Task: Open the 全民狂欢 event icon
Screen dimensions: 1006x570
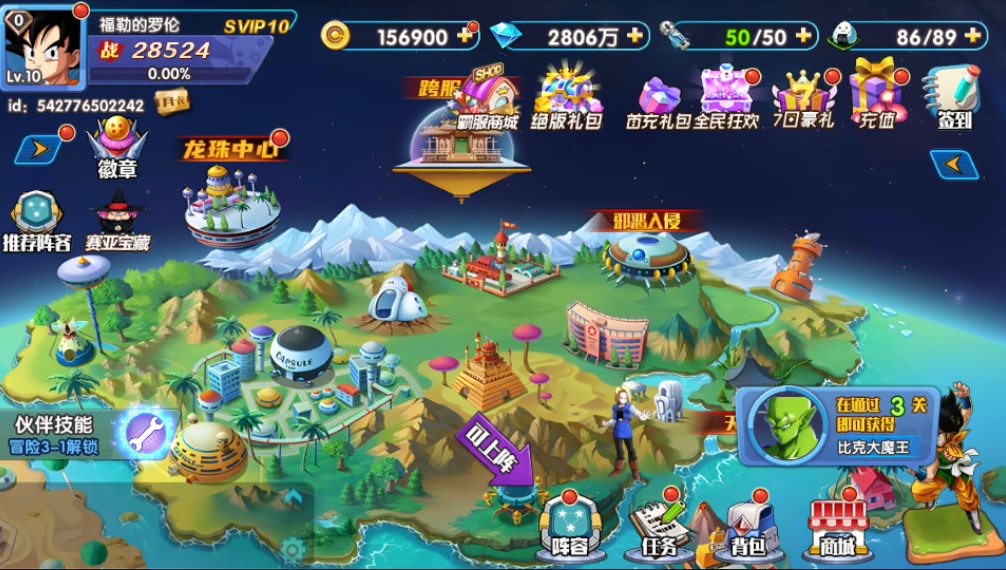Action: tap(727, 97)
